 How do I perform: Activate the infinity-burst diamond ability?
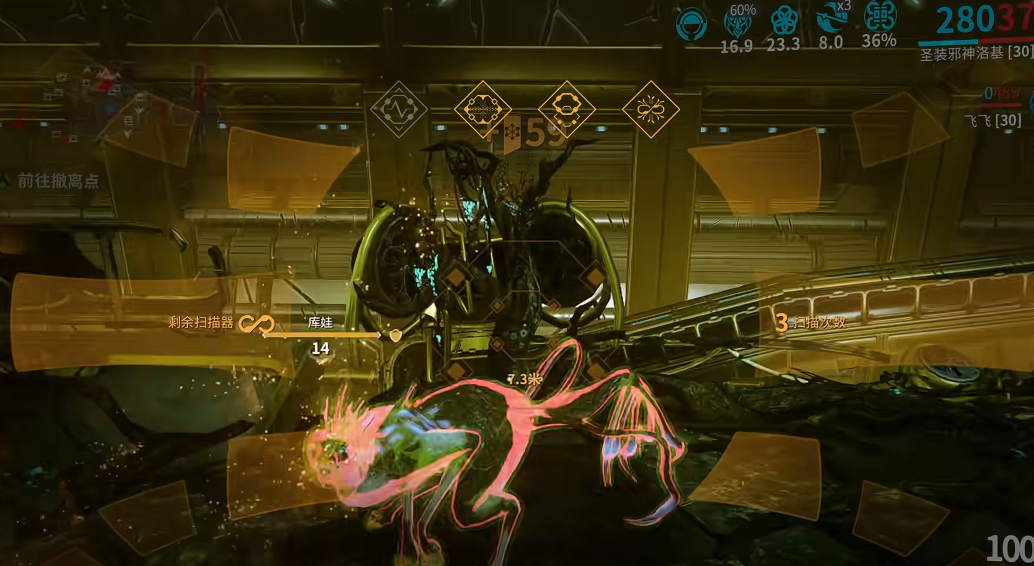[651, 109]
